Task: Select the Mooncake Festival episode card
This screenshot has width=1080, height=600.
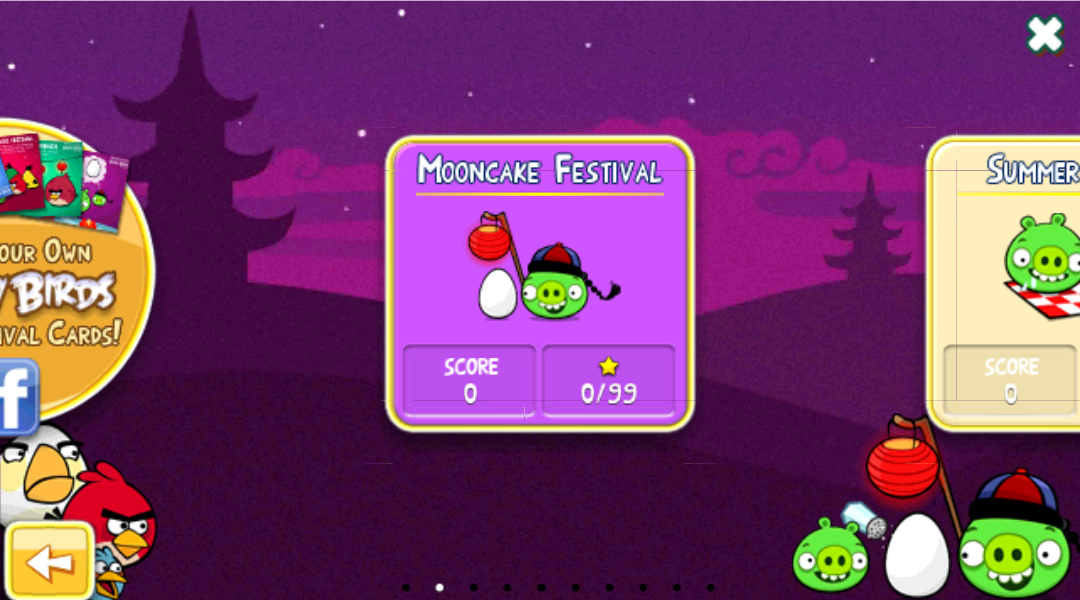Action: (x=540, y=283)
